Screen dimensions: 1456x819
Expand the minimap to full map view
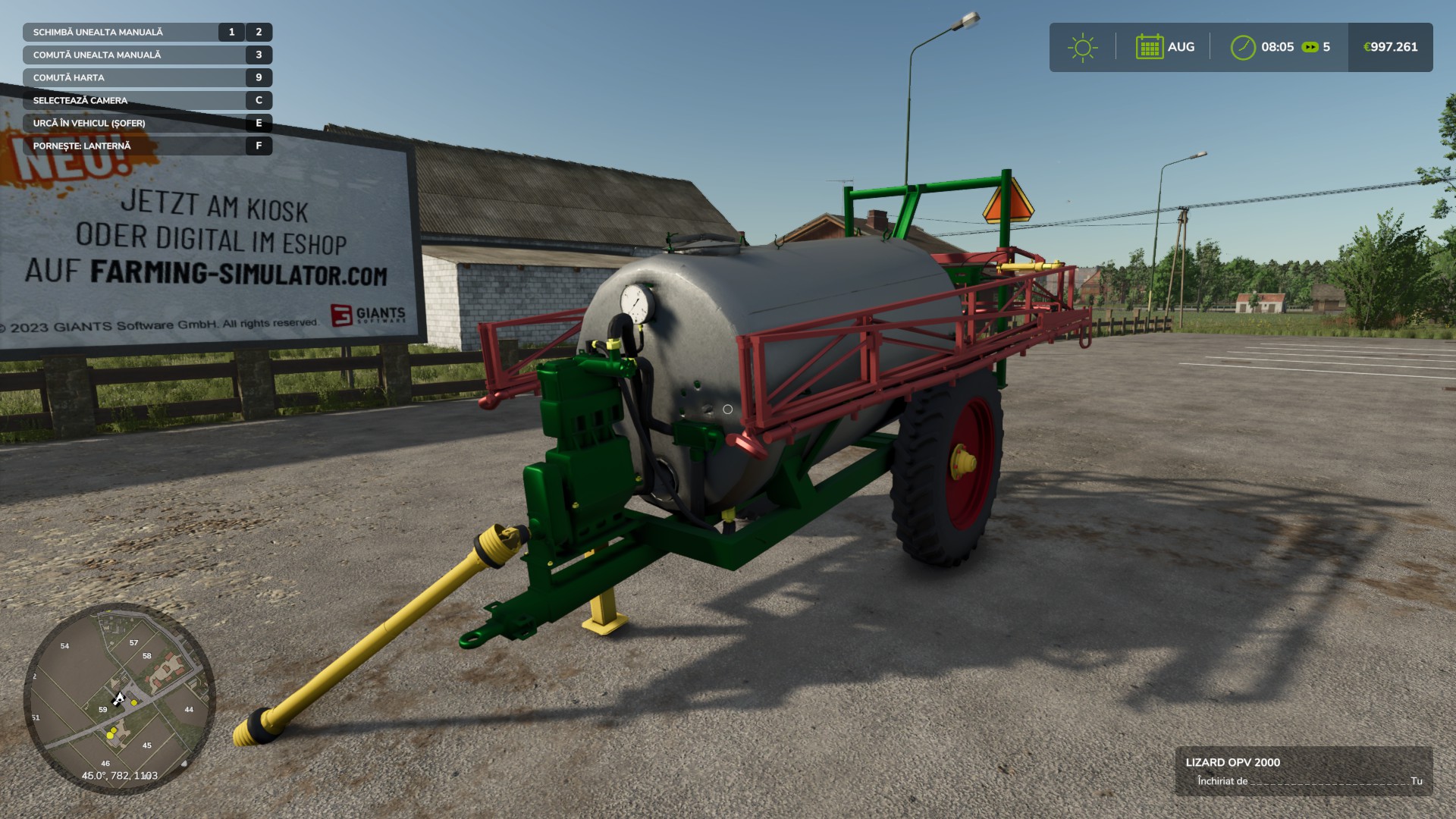121,698
